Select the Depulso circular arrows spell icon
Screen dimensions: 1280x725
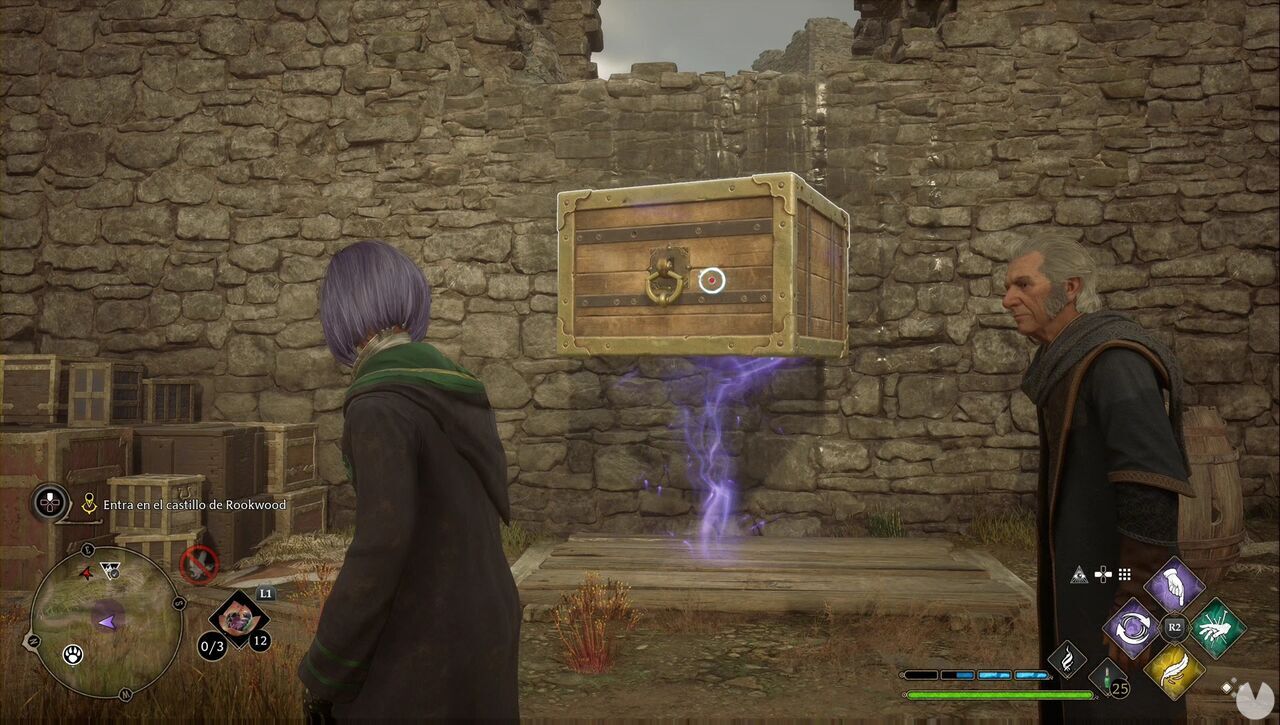tap(1133, 626)
